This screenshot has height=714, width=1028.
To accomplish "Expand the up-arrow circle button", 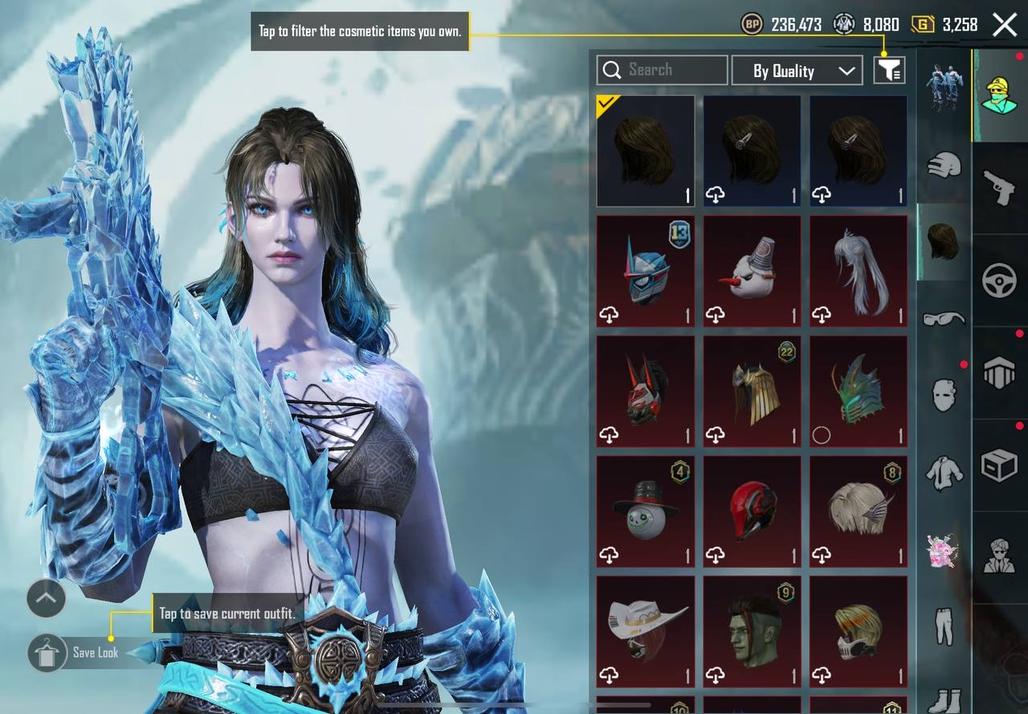I will coord(46,599).
